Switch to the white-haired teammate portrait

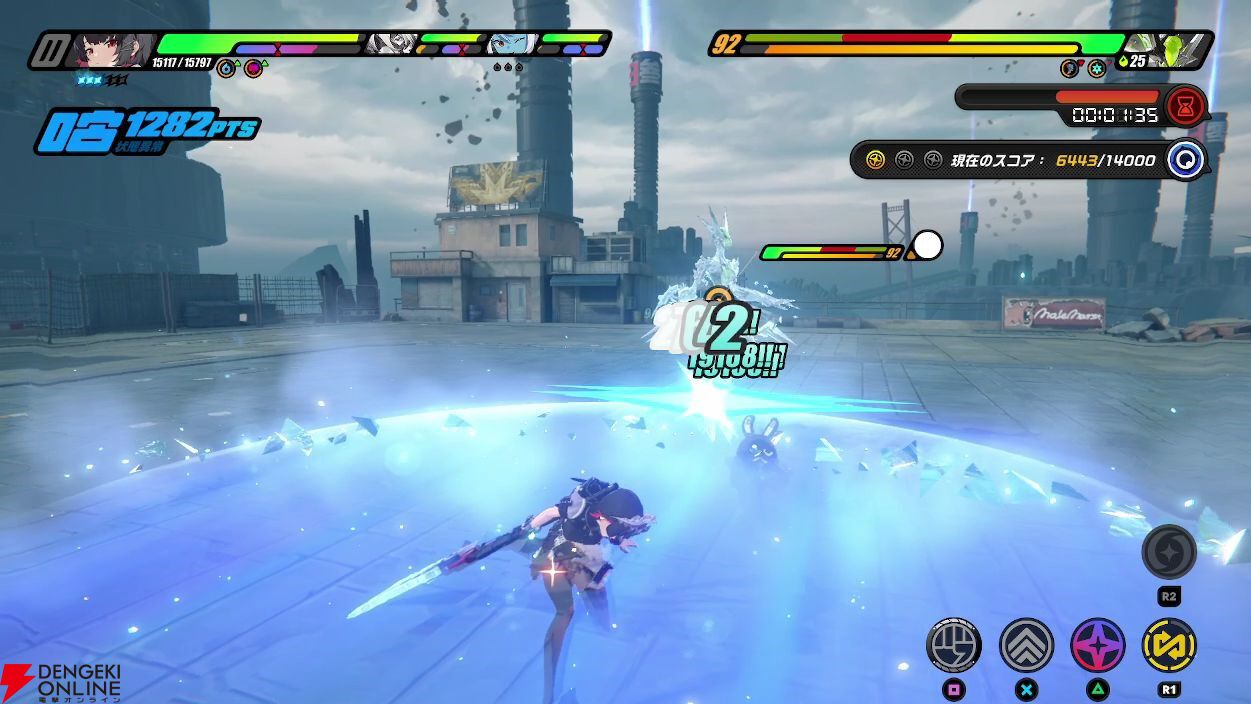pyautogui.click(x=390, y=44)
